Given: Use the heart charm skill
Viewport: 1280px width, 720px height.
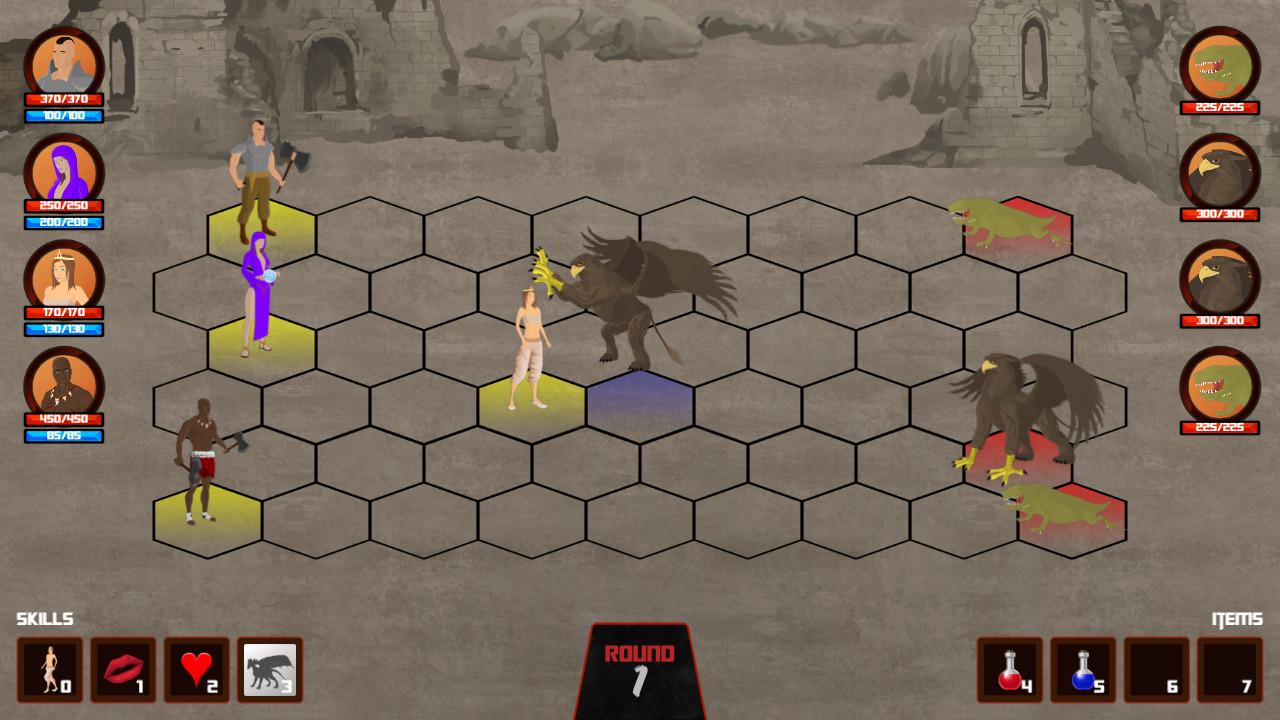Looking at the screenshot, I should coord(197,670).
